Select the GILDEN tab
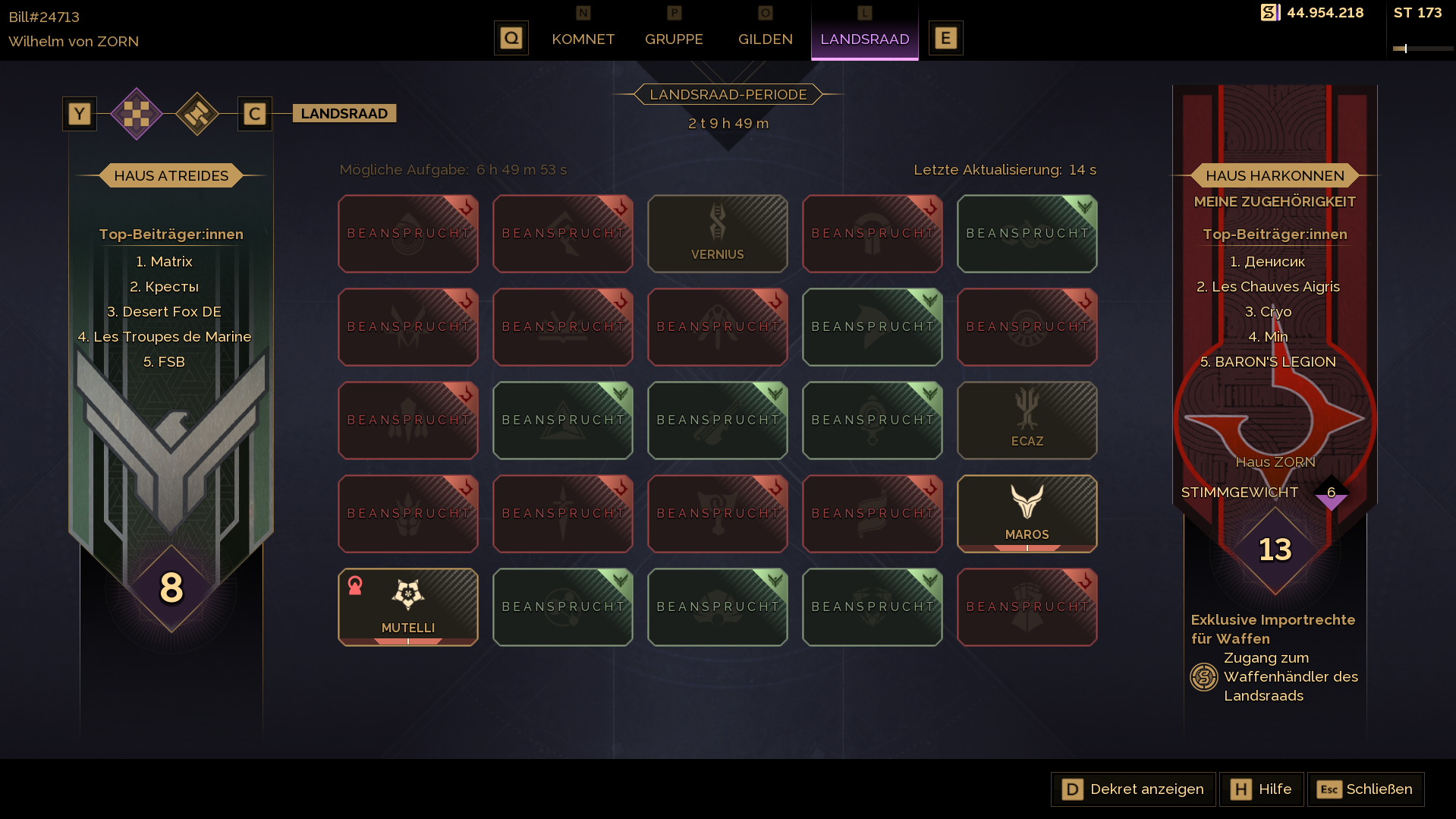 tap(765, 39)
